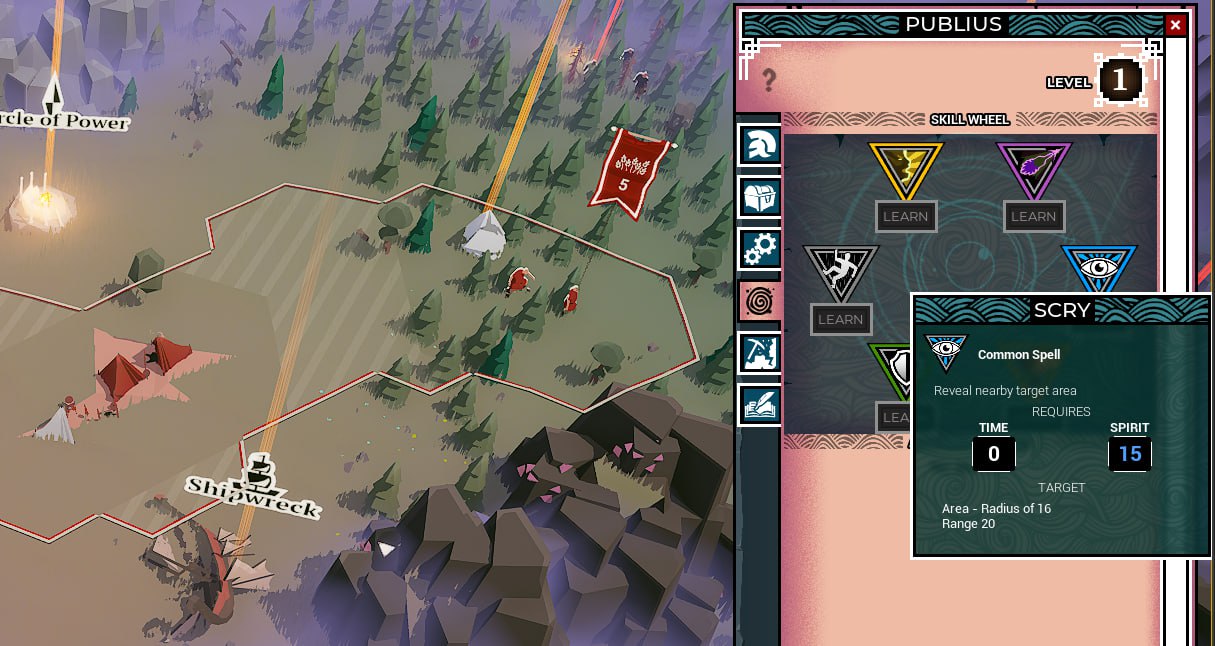
Task: Switch to the book and quill tab
Action: (759, 404)
